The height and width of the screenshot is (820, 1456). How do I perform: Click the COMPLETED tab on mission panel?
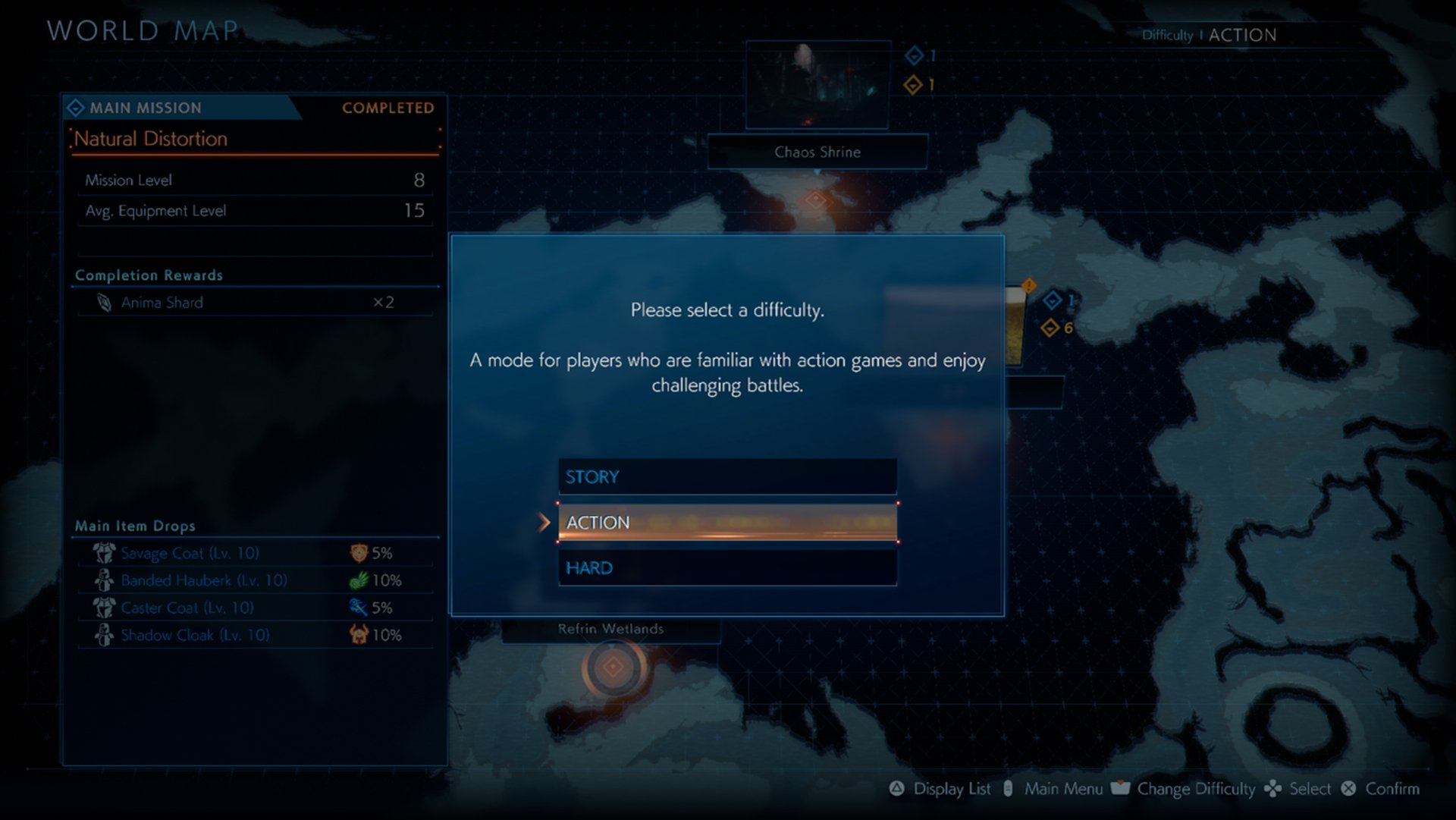(388, 108)
